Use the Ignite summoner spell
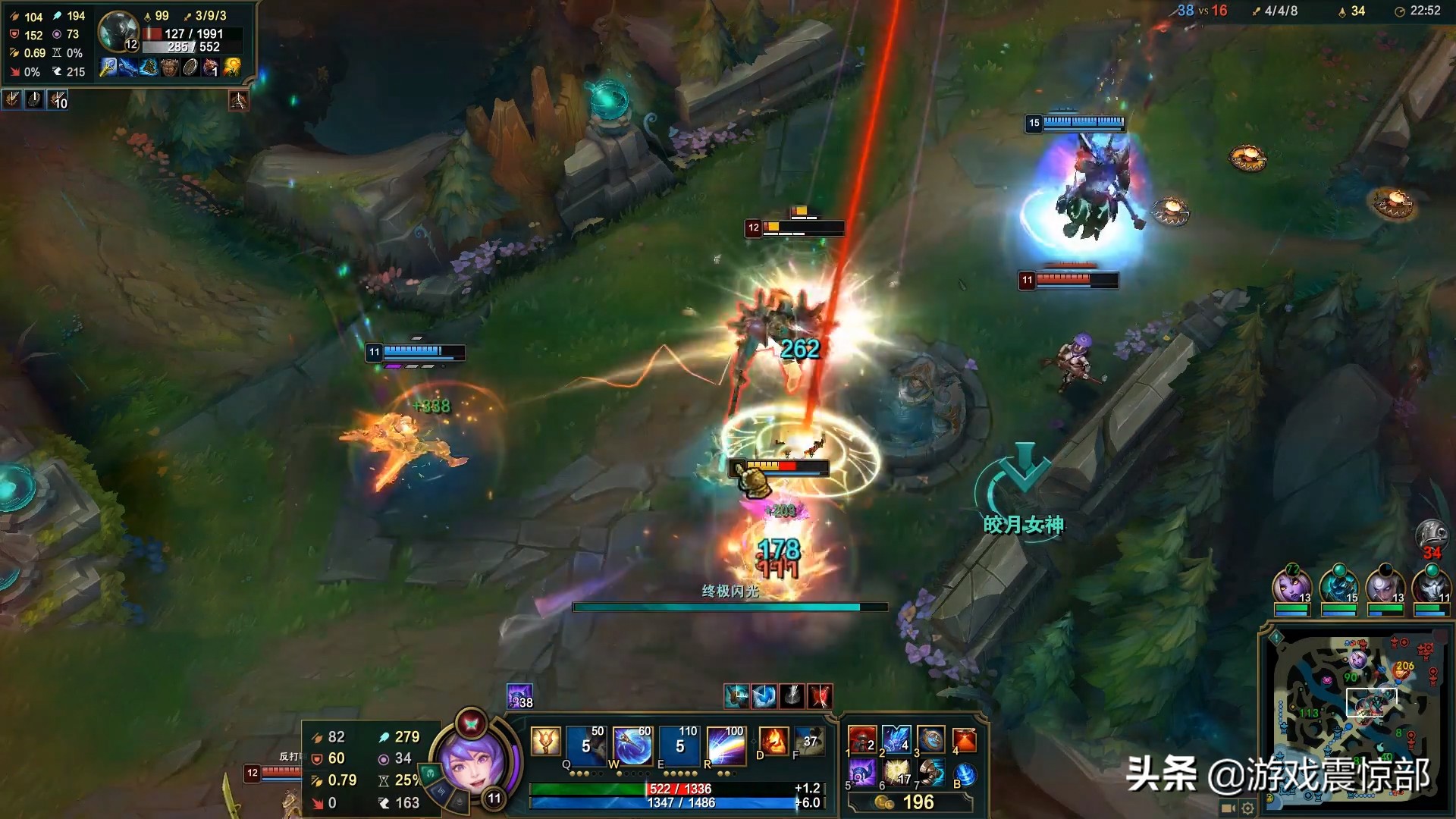 pyautogui.click(x=773, y=741)
